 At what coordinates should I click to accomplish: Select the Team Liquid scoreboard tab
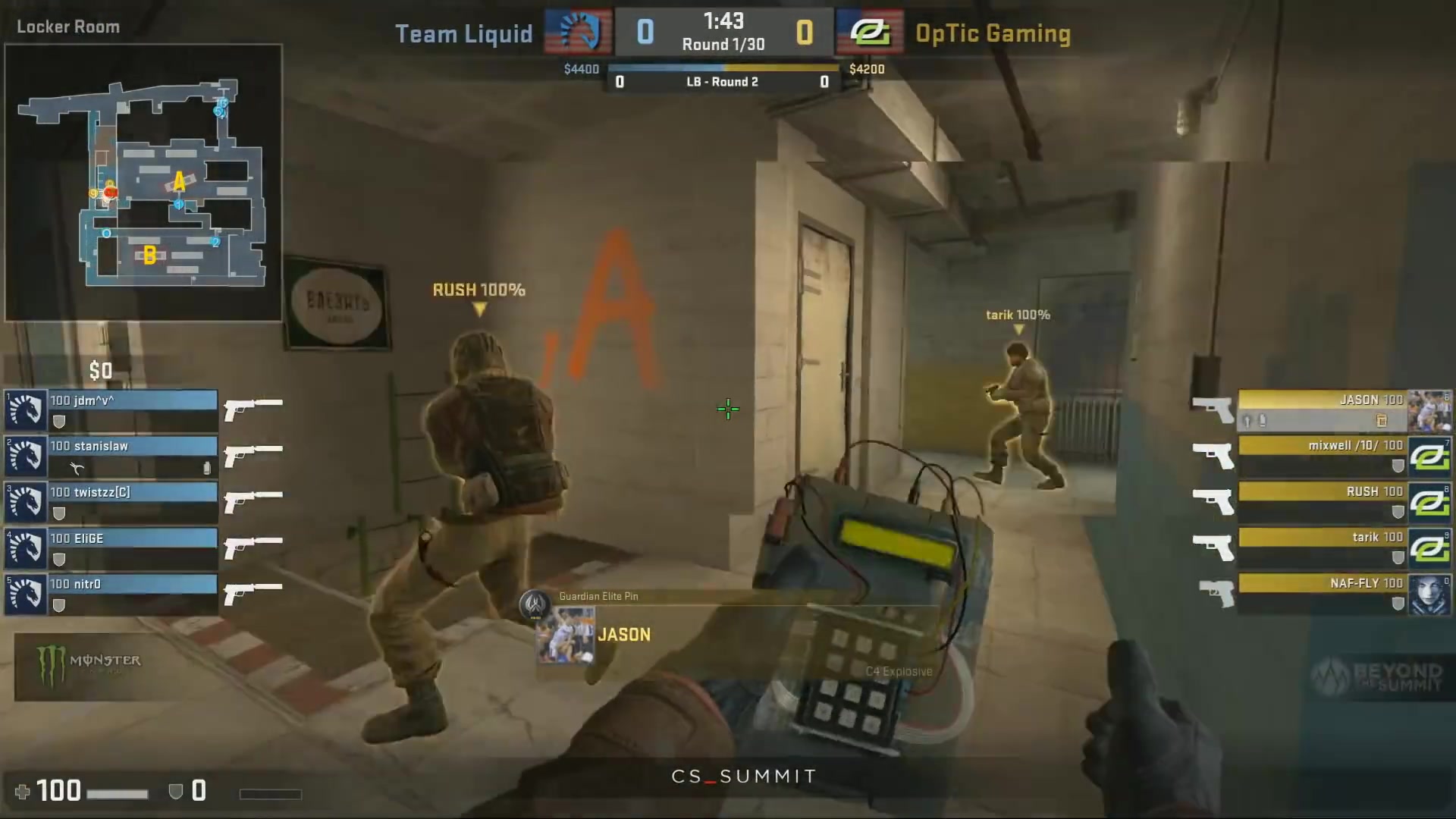pos(464,33)
